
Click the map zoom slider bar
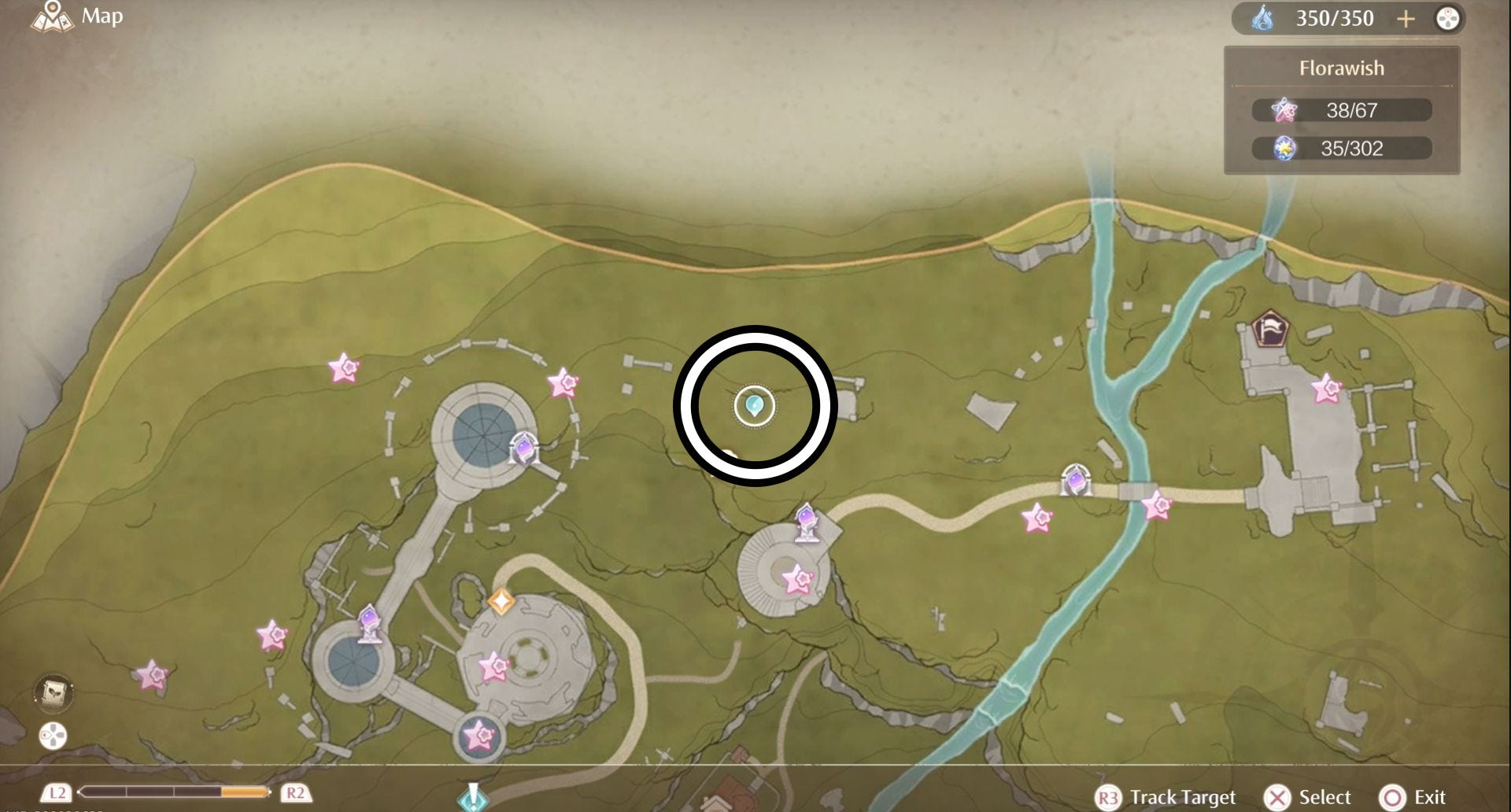click(x=174, y=792)
